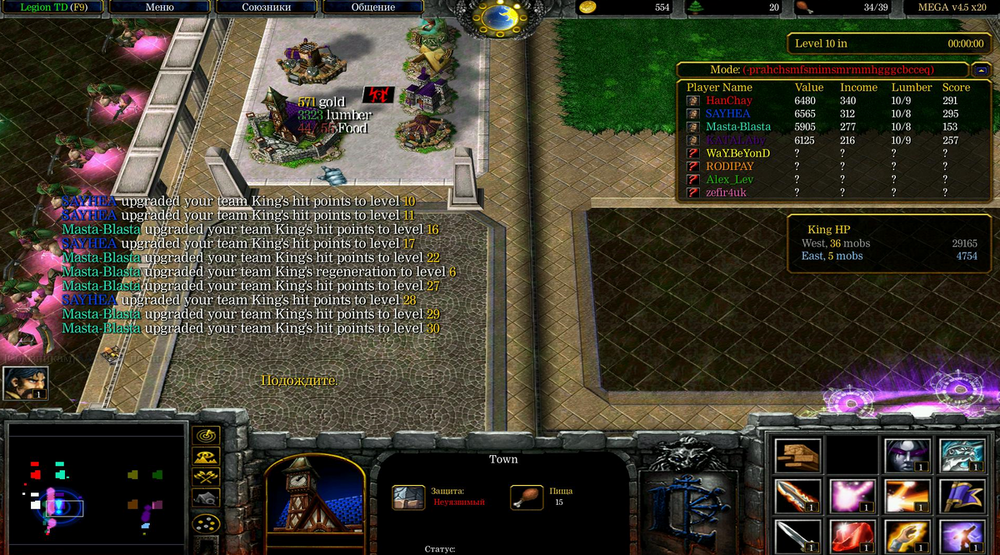Open the Союзники allies menu

coord(266,8)
